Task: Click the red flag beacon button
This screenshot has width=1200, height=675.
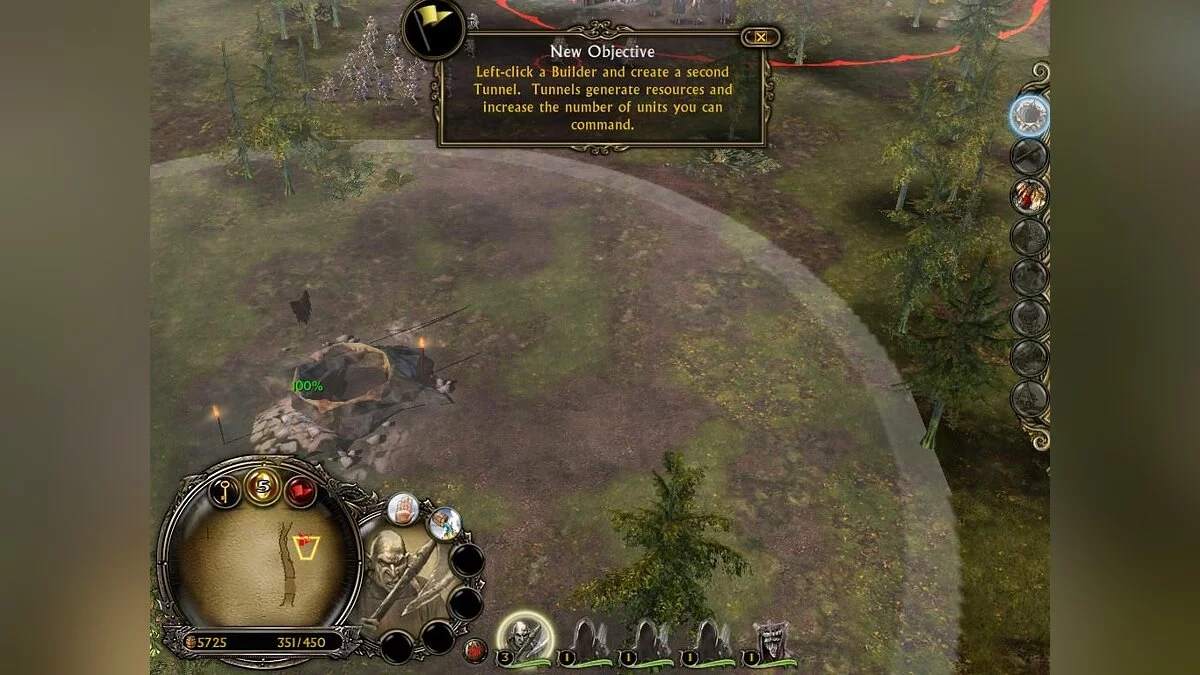Action: click(301, 491)
